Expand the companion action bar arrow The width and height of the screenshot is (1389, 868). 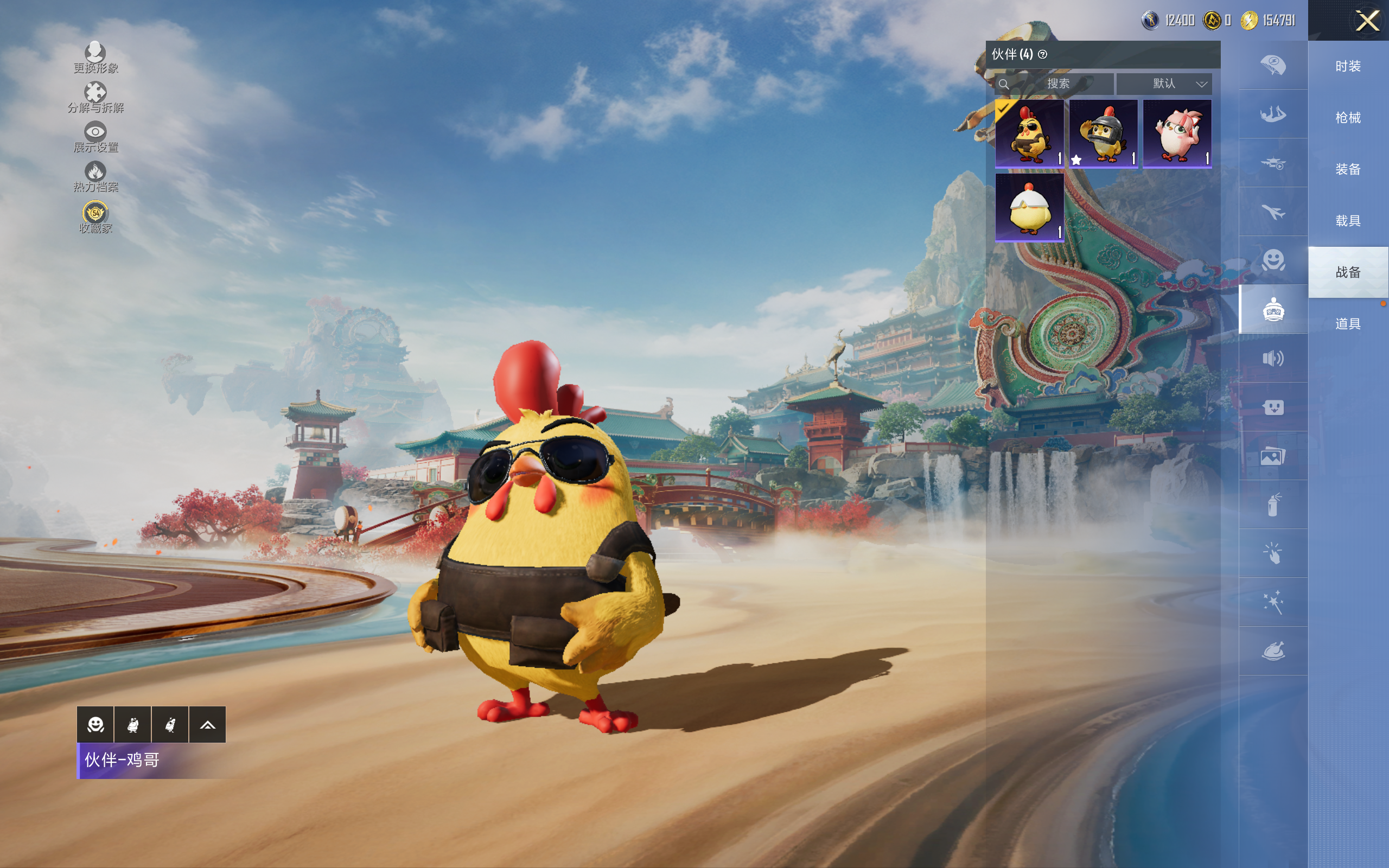pos(207,725)
